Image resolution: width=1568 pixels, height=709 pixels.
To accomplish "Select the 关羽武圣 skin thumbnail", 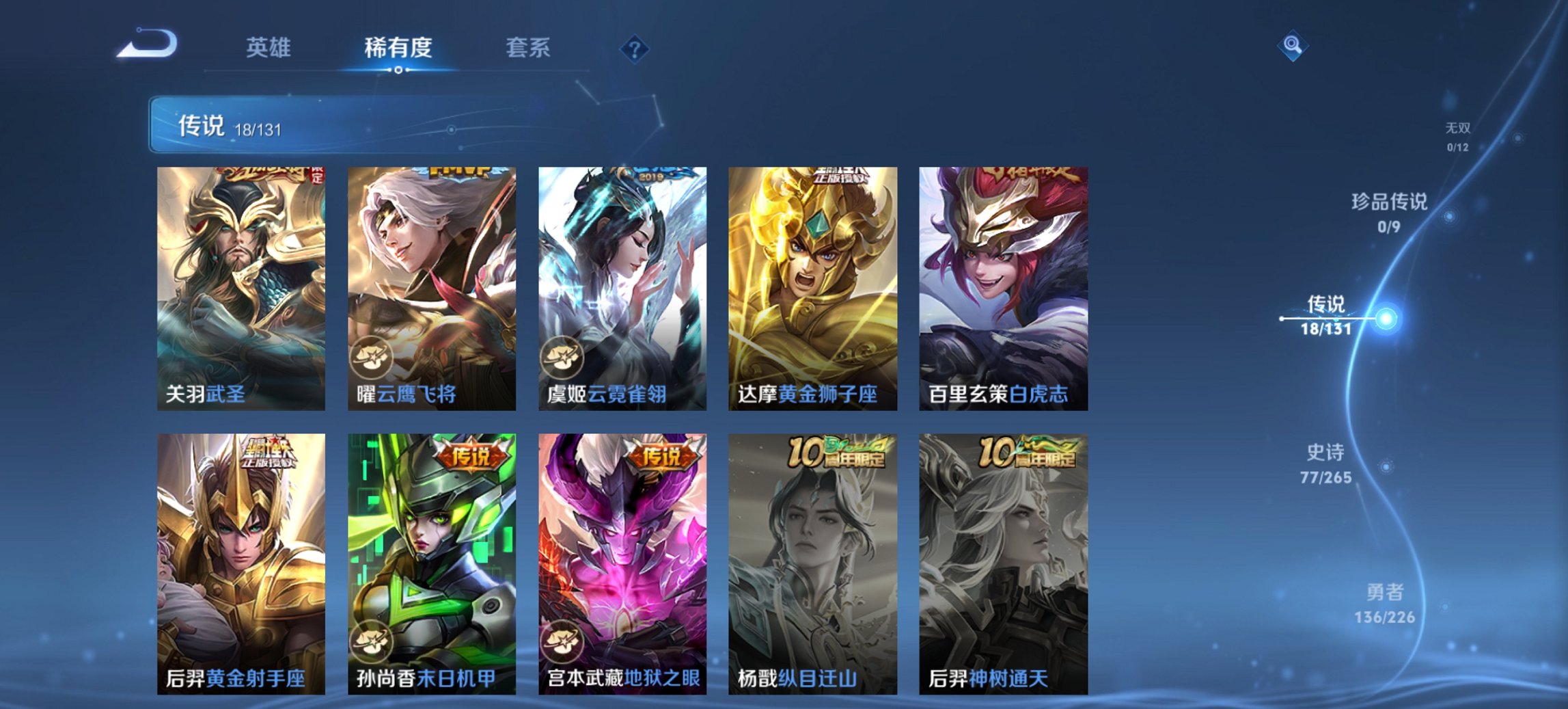I will tap(241, 287).
